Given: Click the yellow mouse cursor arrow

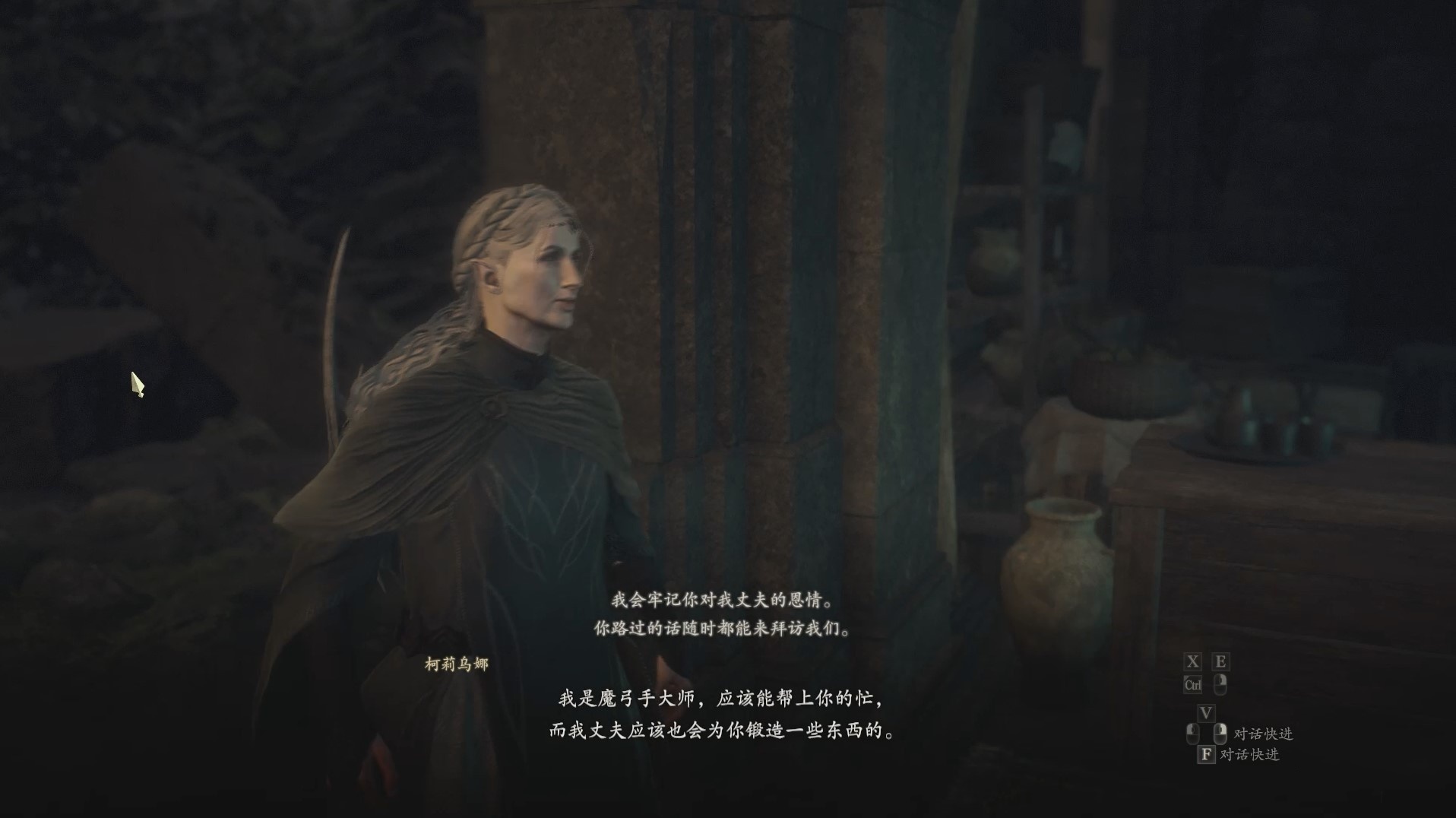Looking at the screenshot, I should click(137, 385).
